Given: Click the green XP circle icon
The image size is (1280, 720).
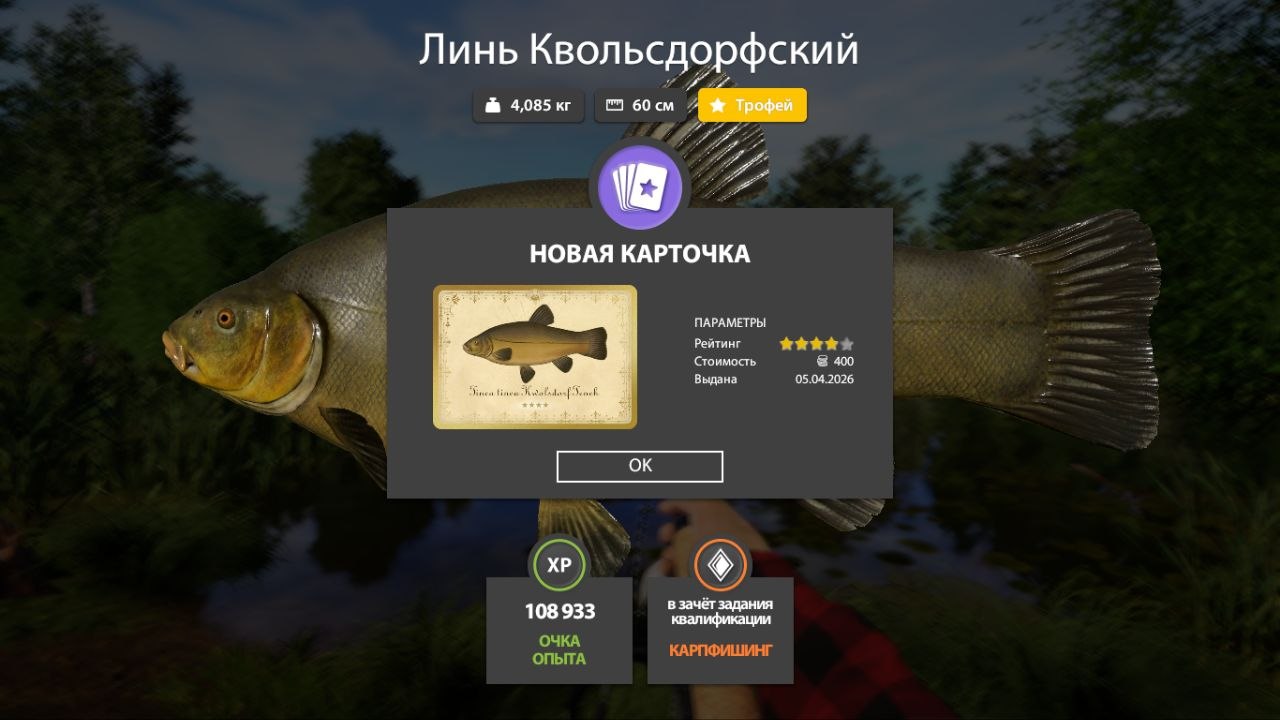Looking at the screenshot, I should pyautogui.click(x=558, y=565).
